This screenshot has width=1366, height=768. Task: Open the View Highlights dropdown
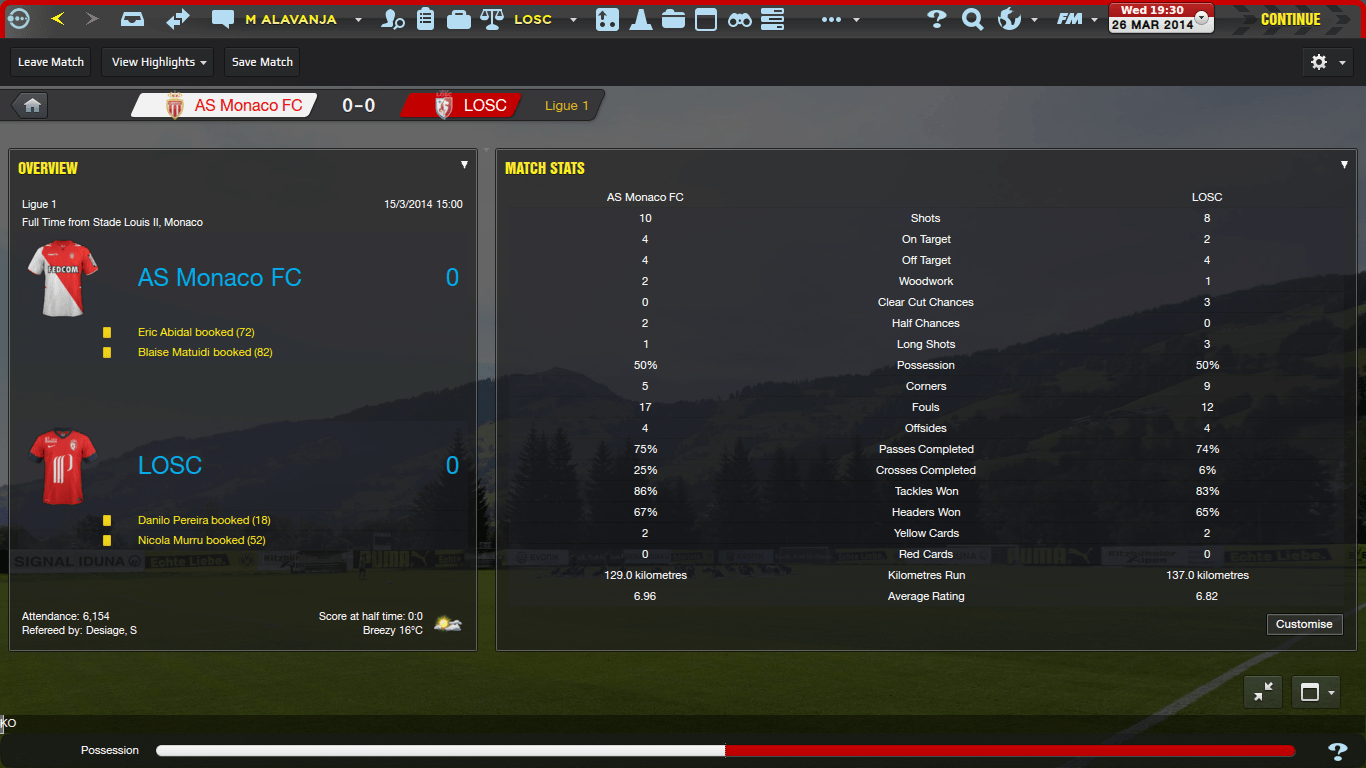(160, 62)
